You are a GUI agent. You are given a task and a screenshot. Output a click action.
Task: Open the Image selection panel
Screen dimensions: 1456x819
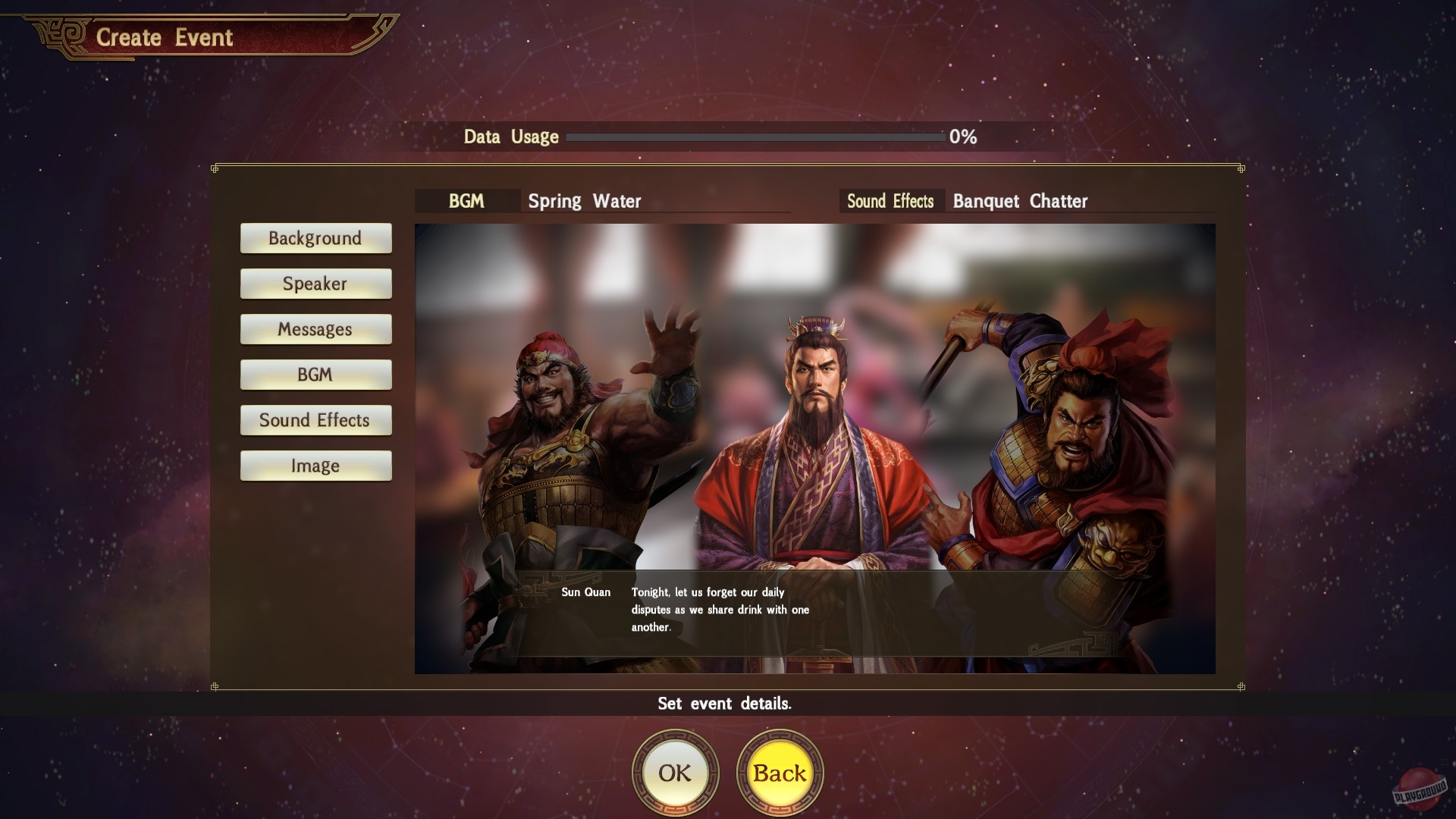[315, 466]
